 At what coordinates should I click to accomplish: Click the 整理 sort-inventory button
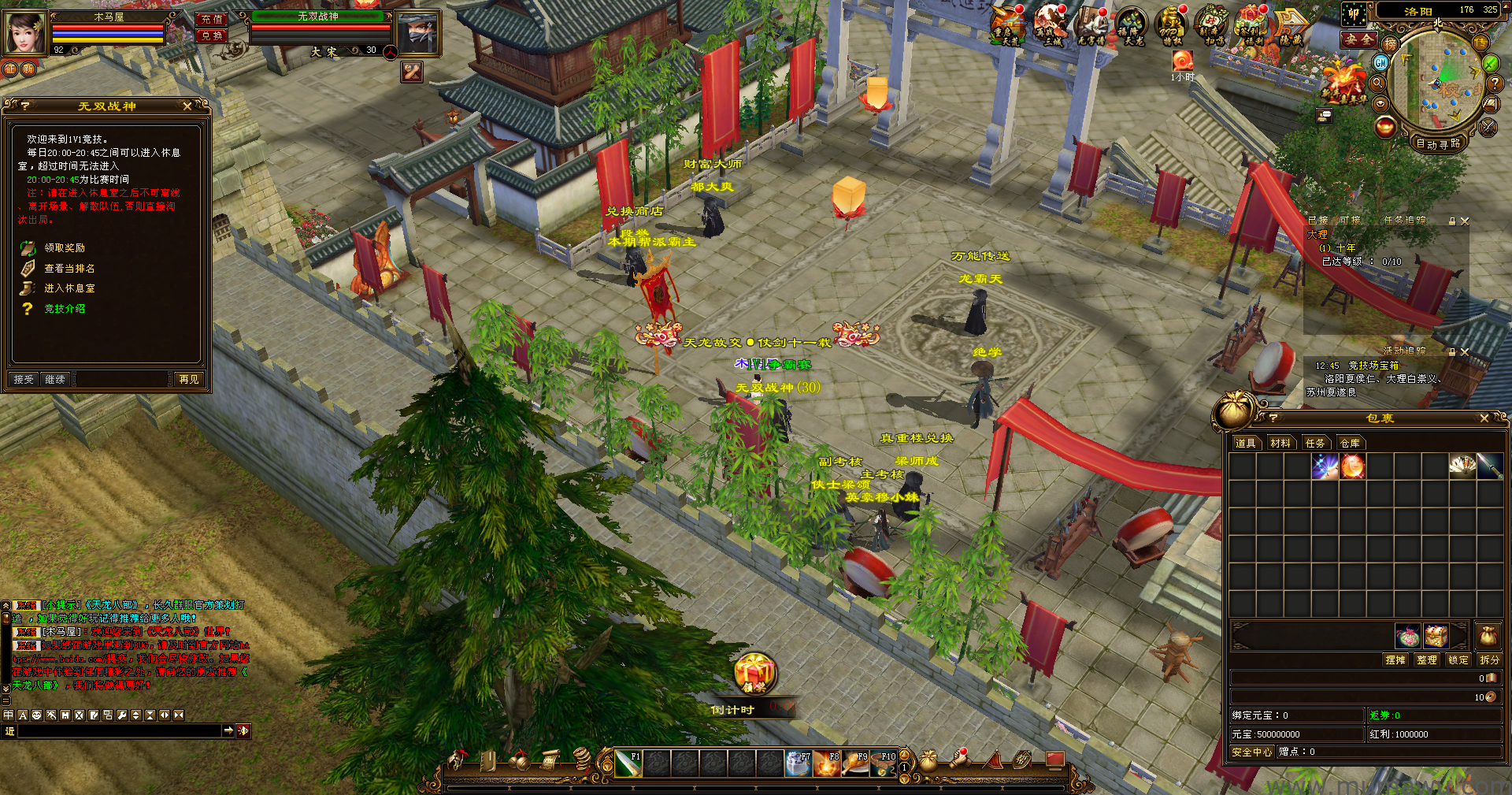point(1426,660)
